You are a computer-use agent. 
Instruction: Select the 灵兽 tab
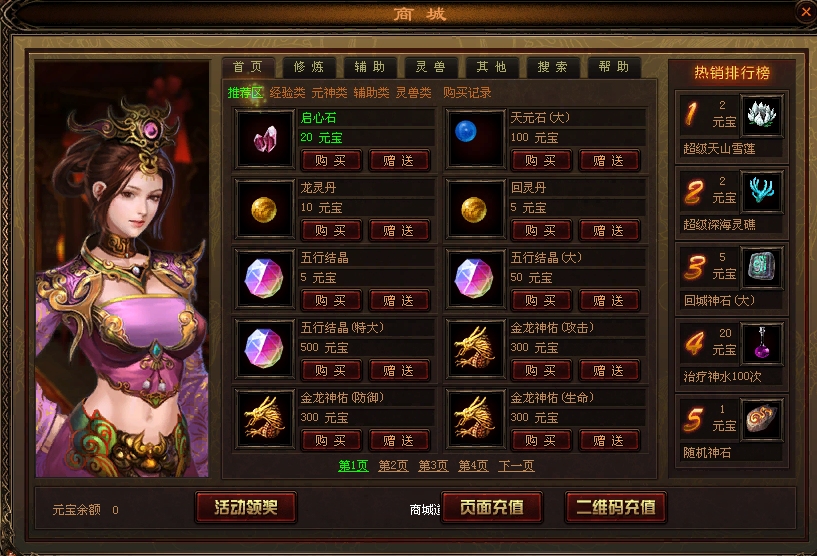tap(430, 67)
